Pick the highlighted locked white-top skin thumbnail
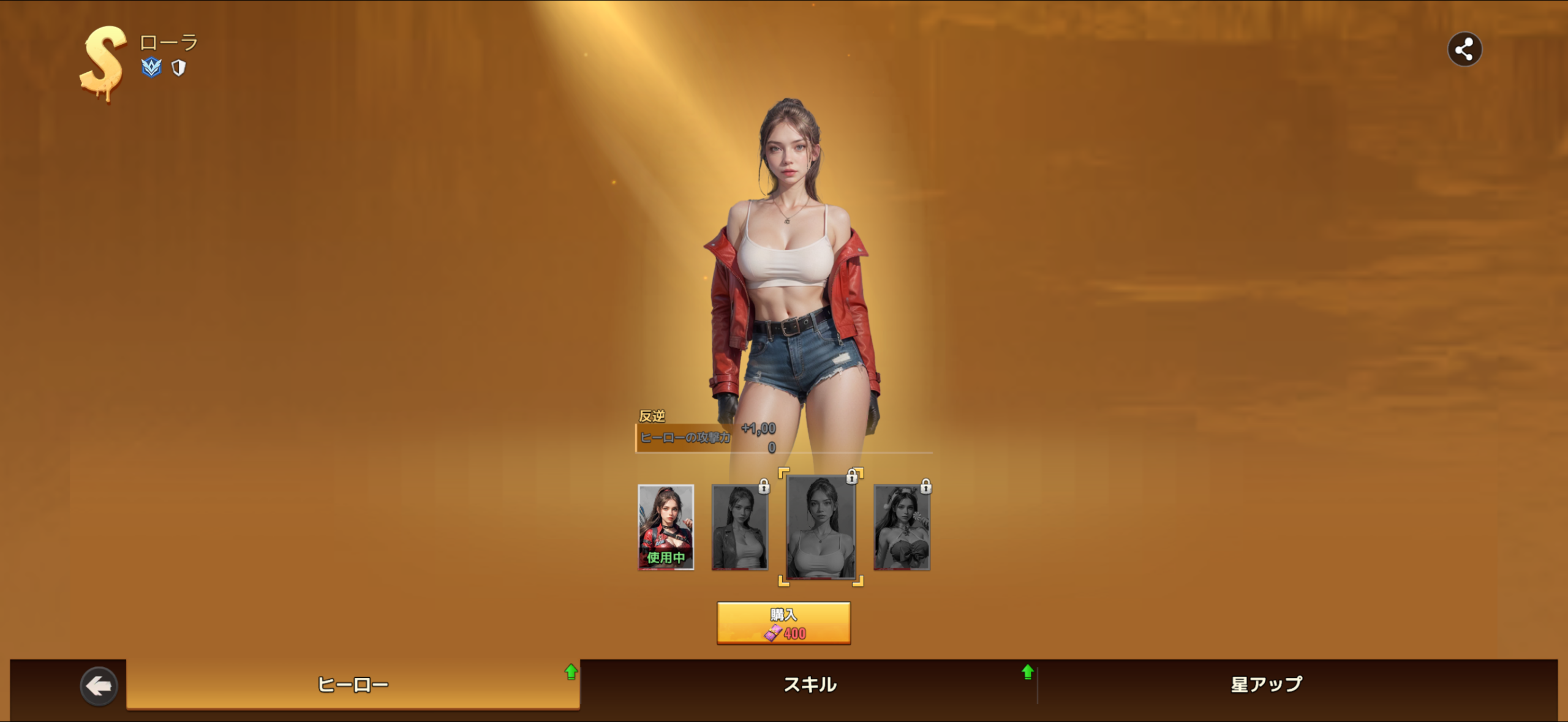The width and height of the screenshot is (1568, 722). (821, 527)
